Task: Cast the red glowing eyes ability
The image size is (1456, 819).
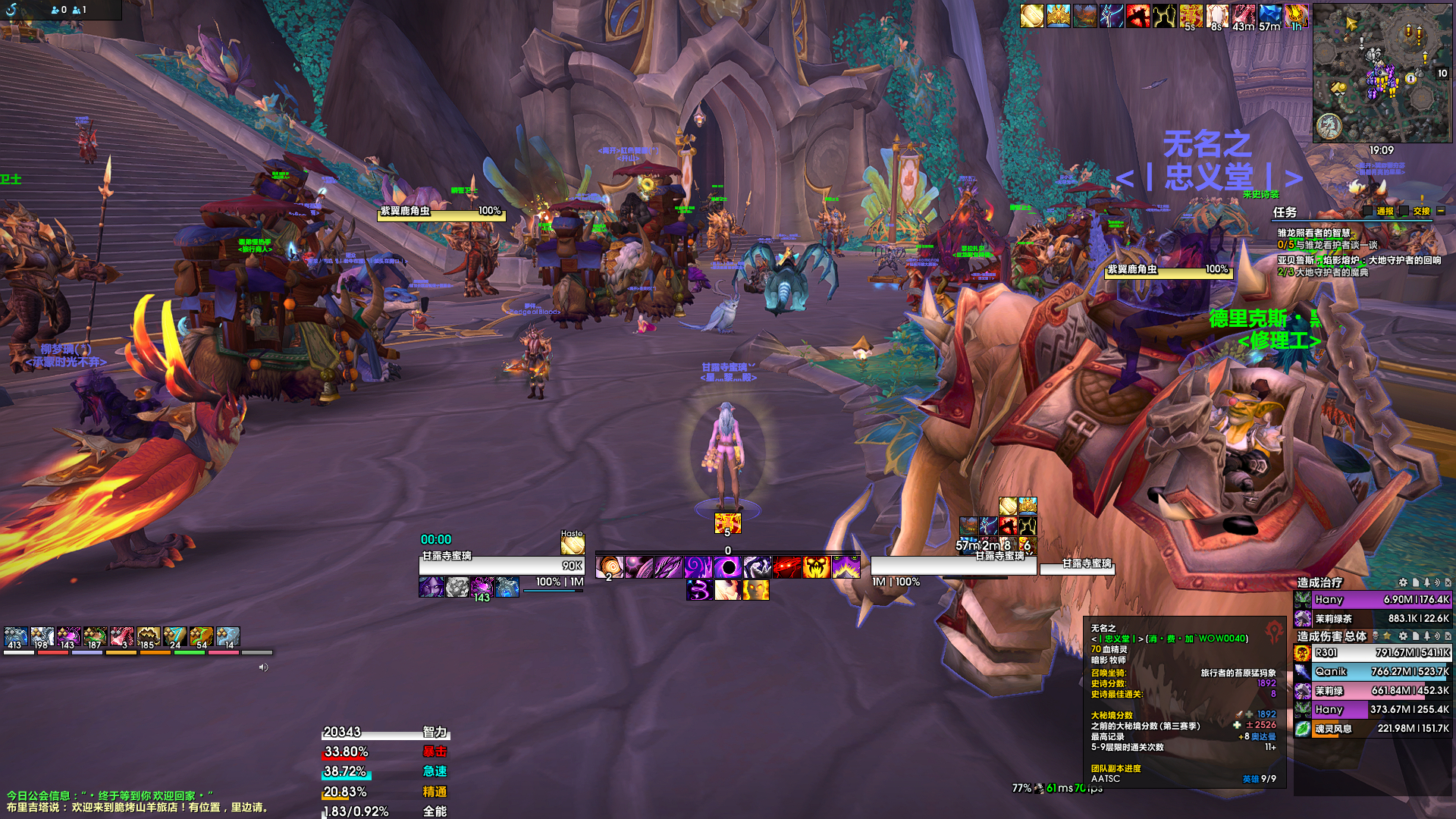Action: coord(787,567)
